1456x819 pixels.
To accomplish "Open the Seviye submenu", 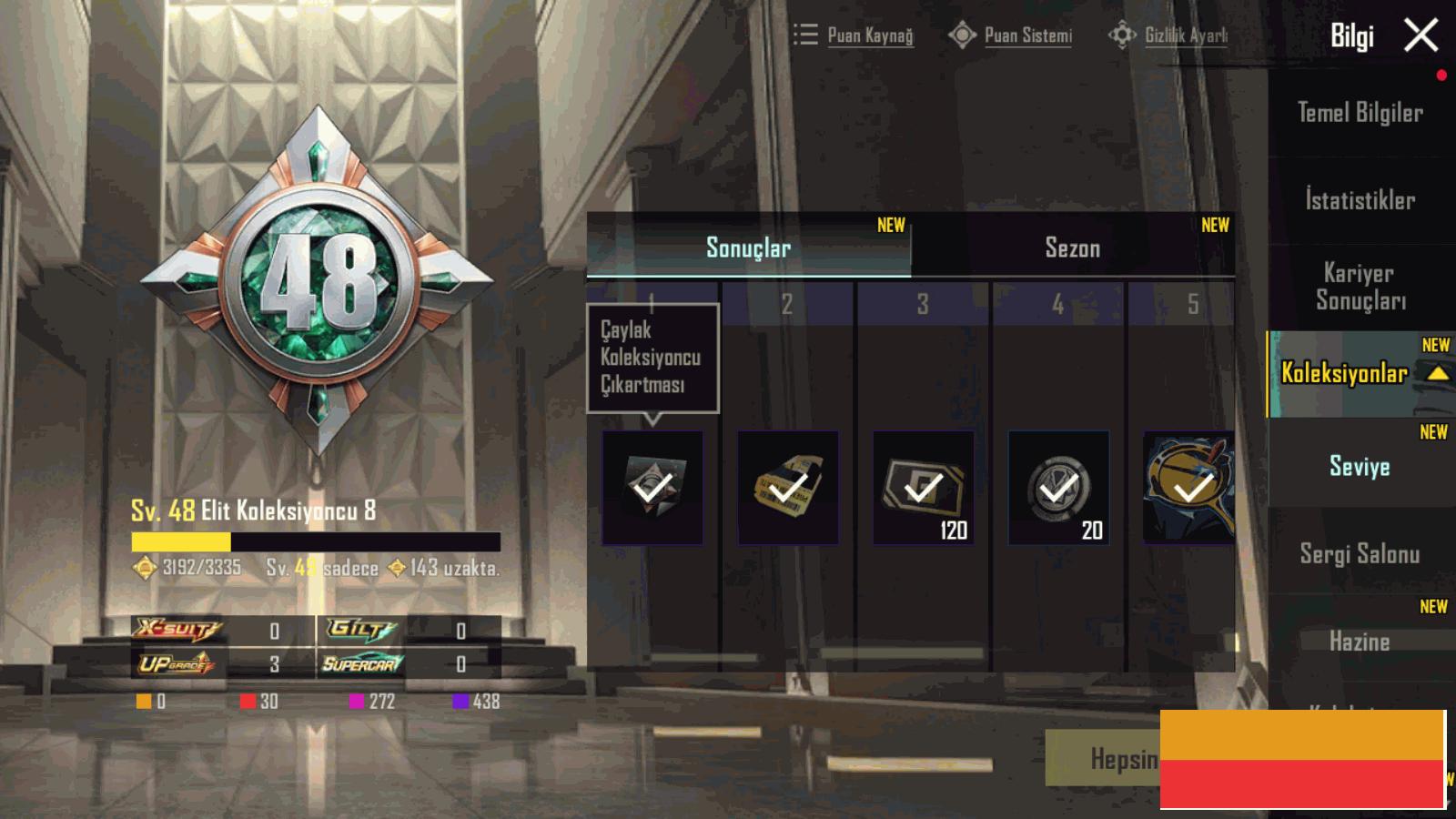I will click(1360, 466).
